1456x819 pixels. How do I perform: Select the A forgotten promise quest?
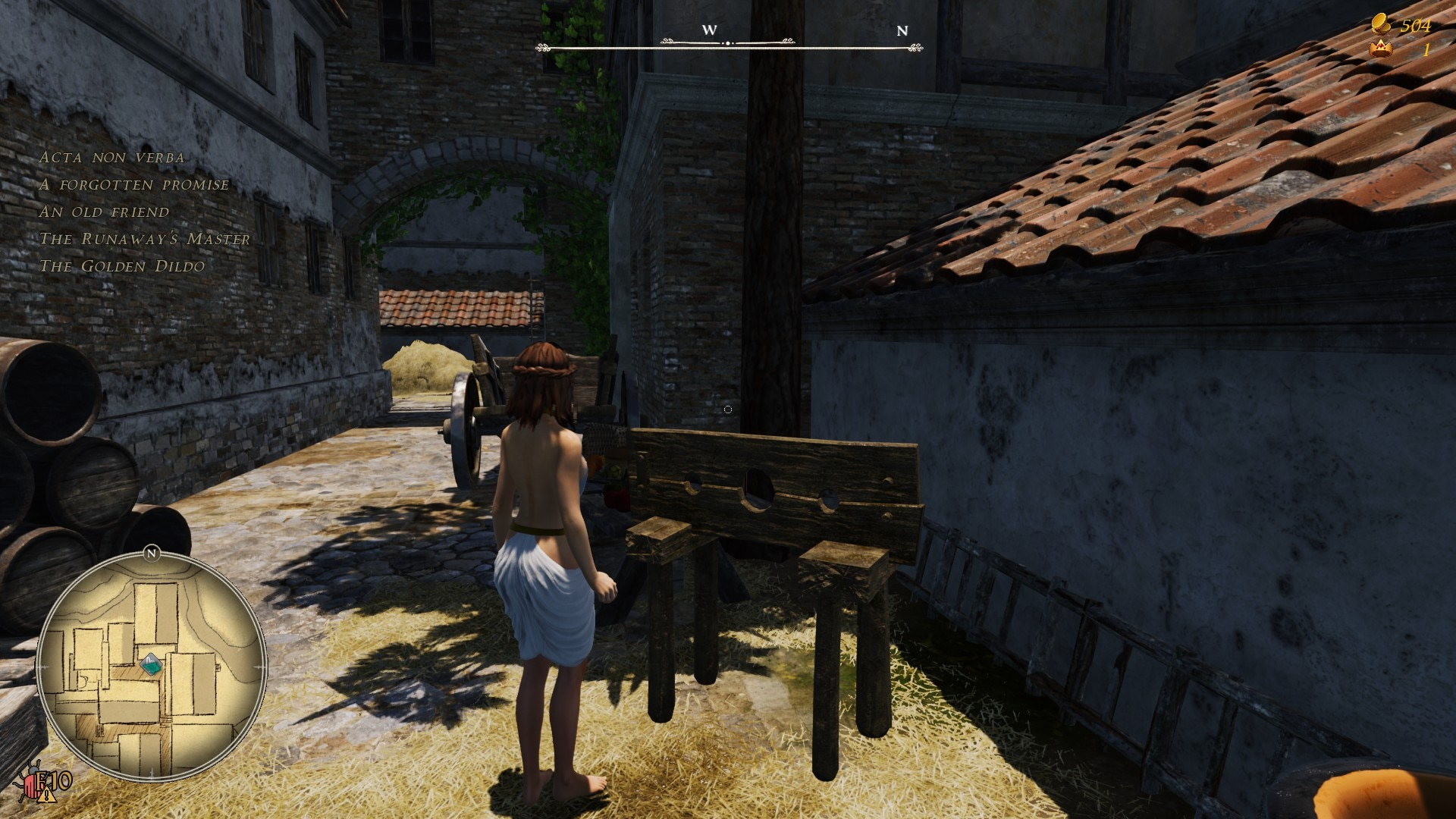(133, 185)
